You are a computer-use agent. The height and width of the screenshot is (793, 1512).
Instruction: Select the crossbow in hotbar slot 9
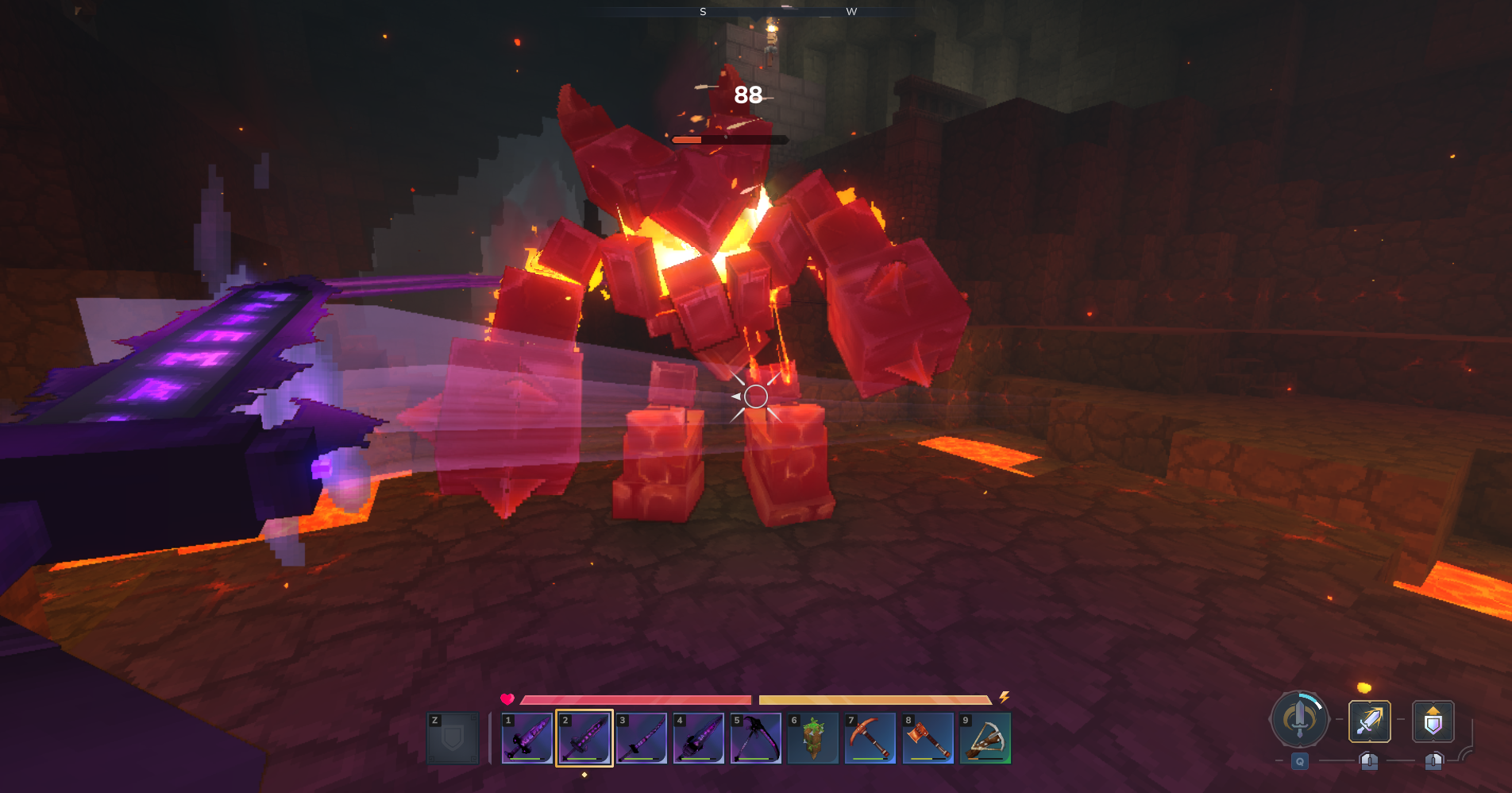pyautogui.click(x=985, y=738)
